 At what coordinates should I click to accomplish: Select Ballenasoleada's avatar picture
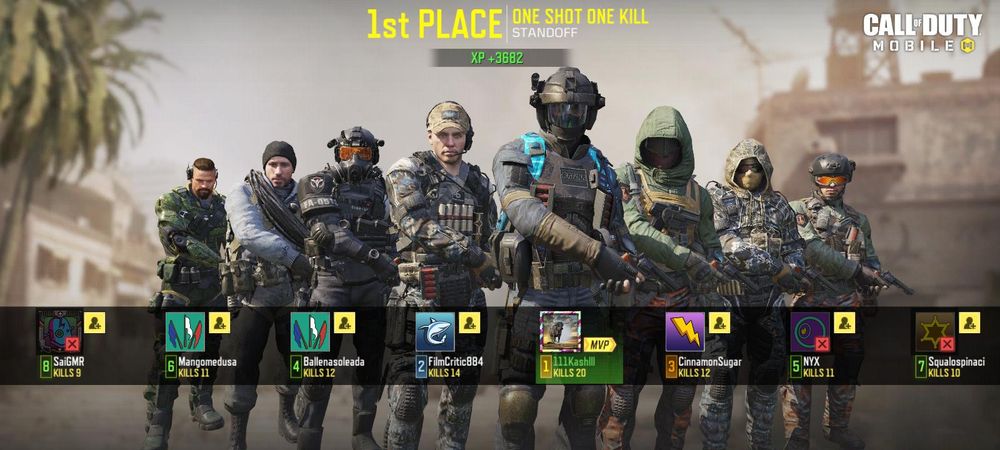coord(309,332)
